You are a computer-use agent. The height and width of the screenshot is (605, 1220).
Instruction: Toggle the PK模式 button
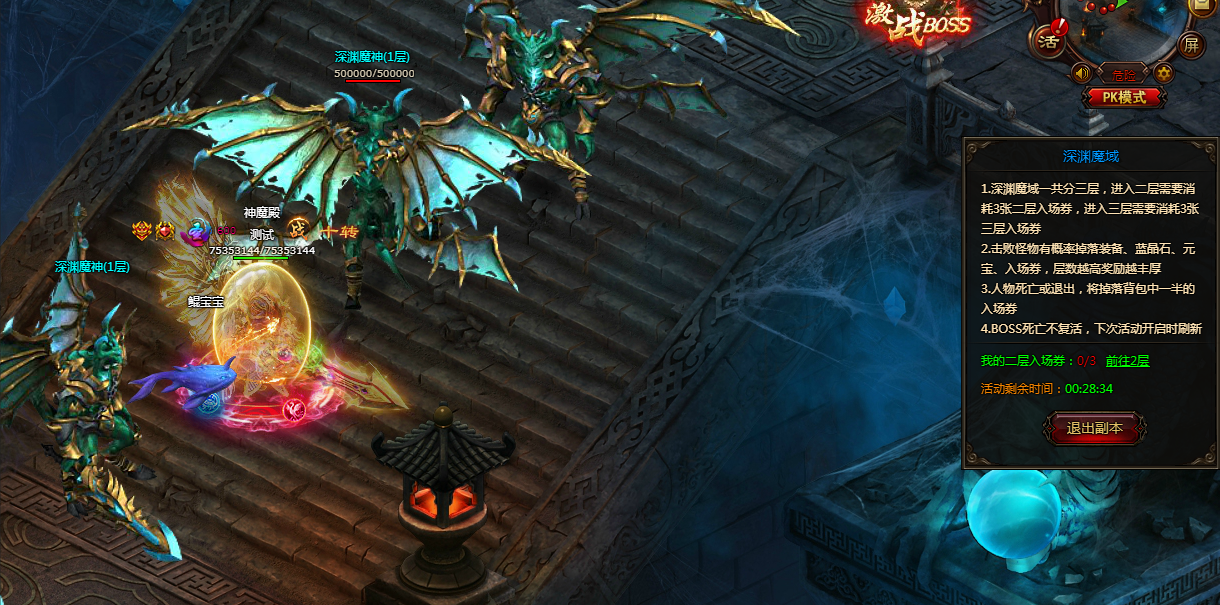1124,97
